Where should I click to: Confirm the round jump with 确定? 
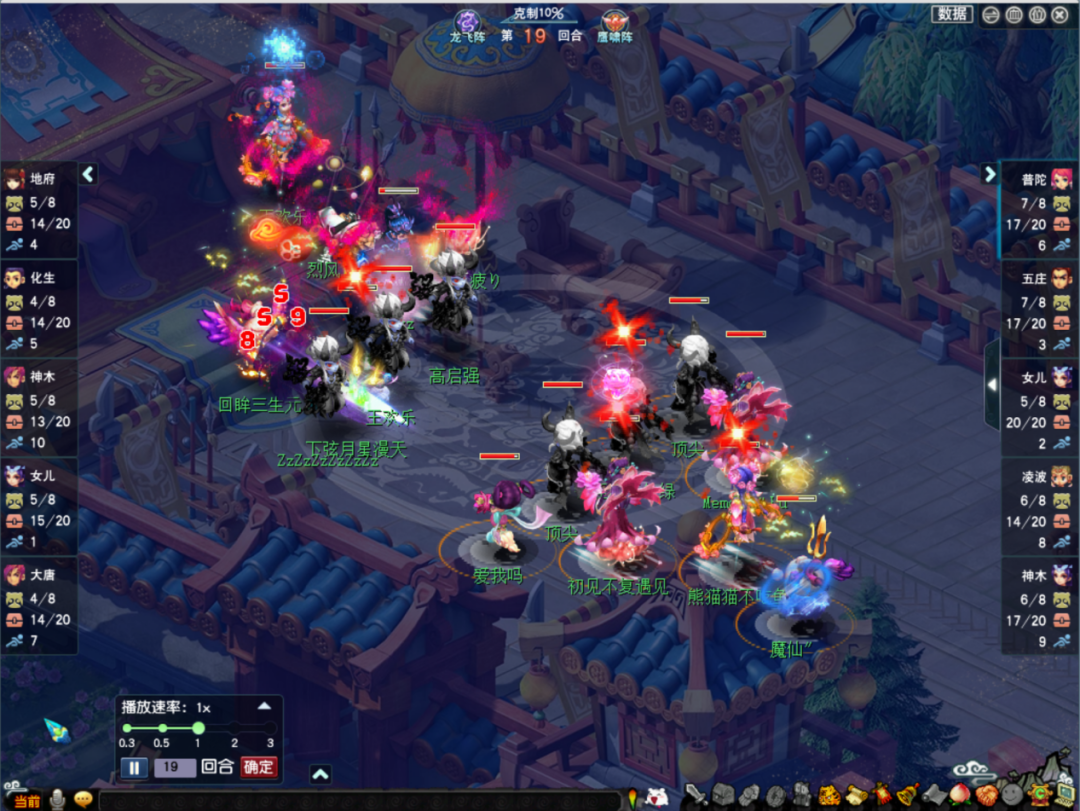(x=258, y=768)
